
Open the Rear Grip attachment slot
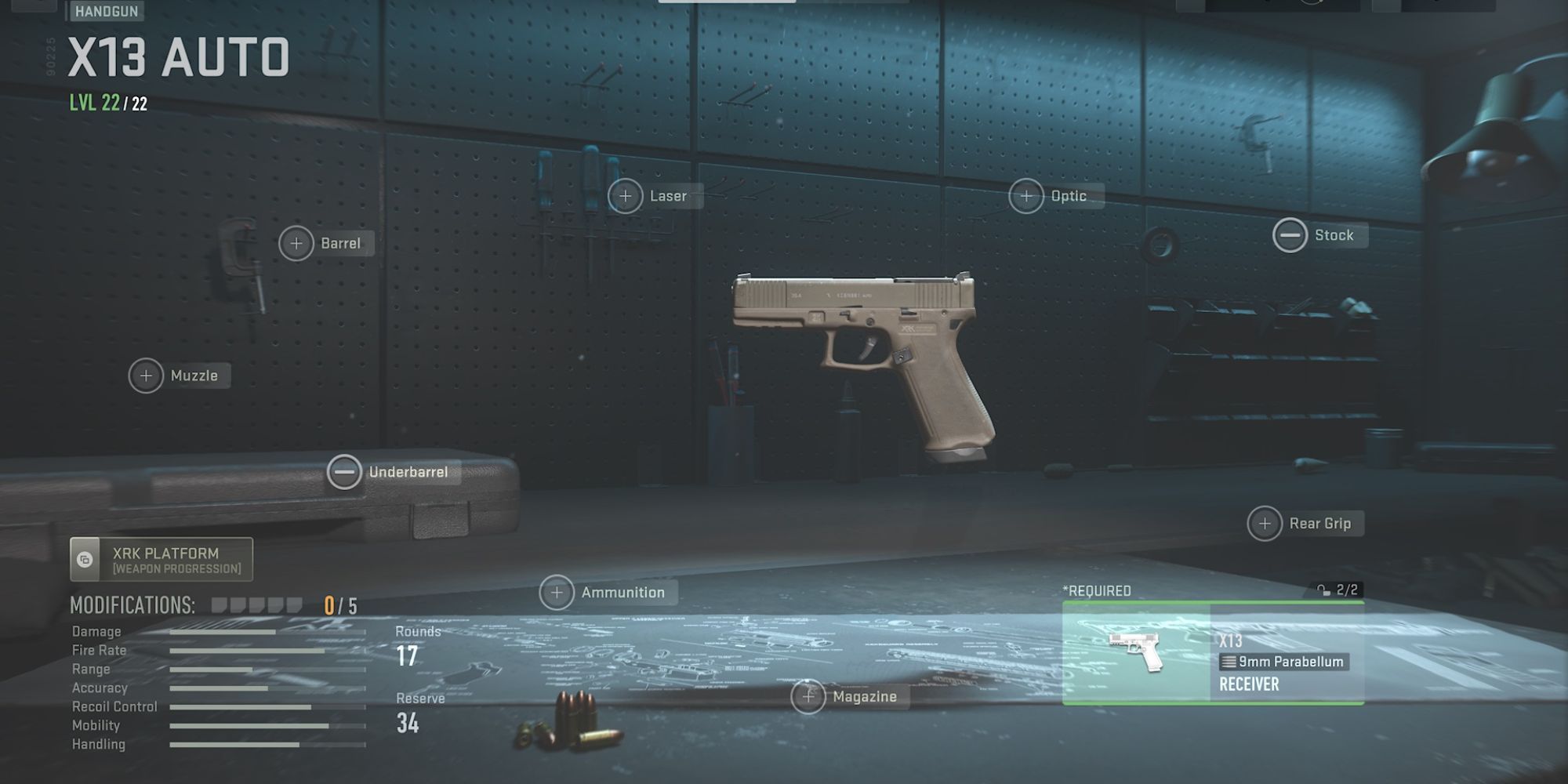point(1265,523)
